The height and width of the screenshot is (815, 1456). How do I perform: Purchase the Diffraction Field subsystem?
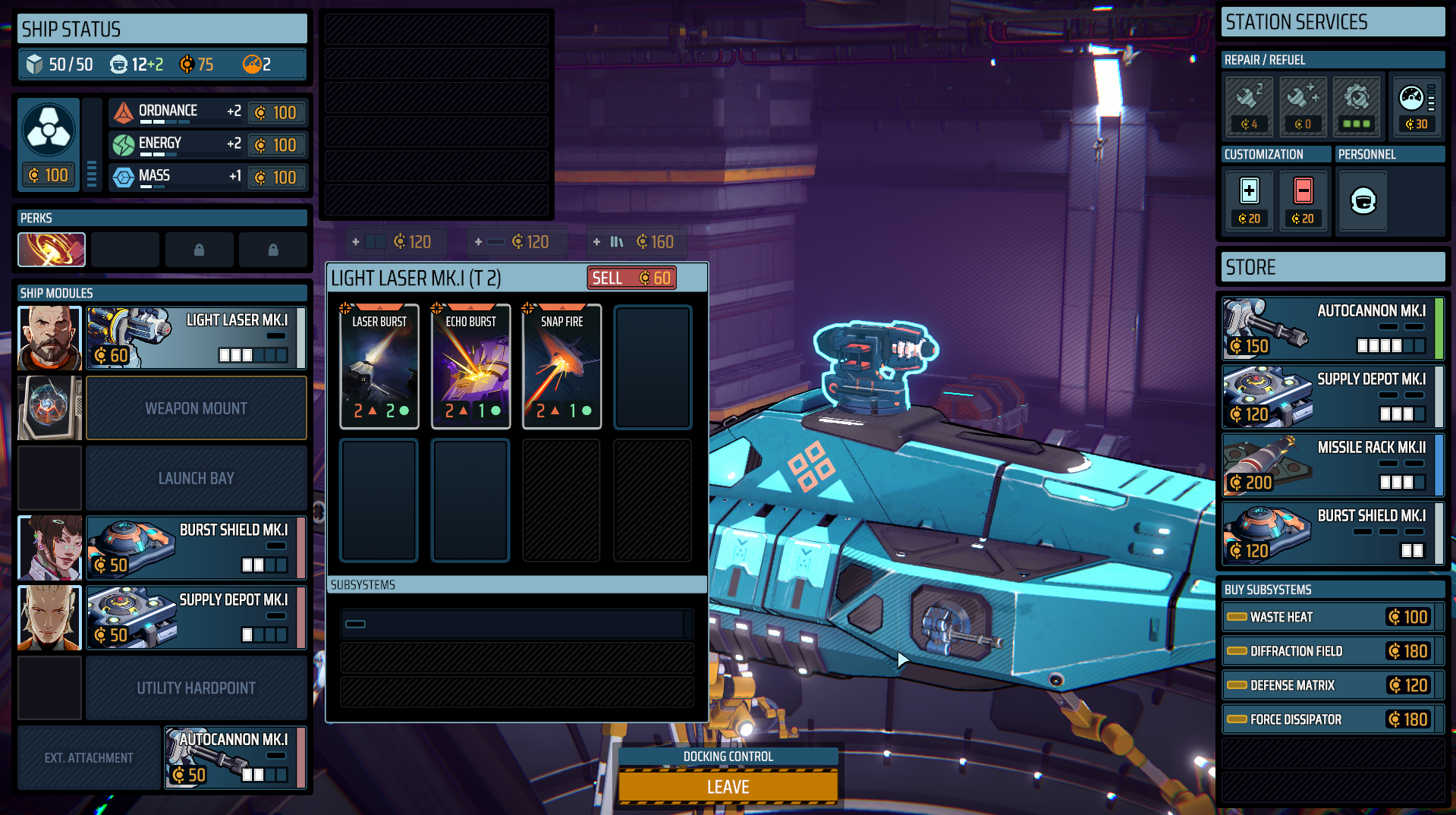1332,651
